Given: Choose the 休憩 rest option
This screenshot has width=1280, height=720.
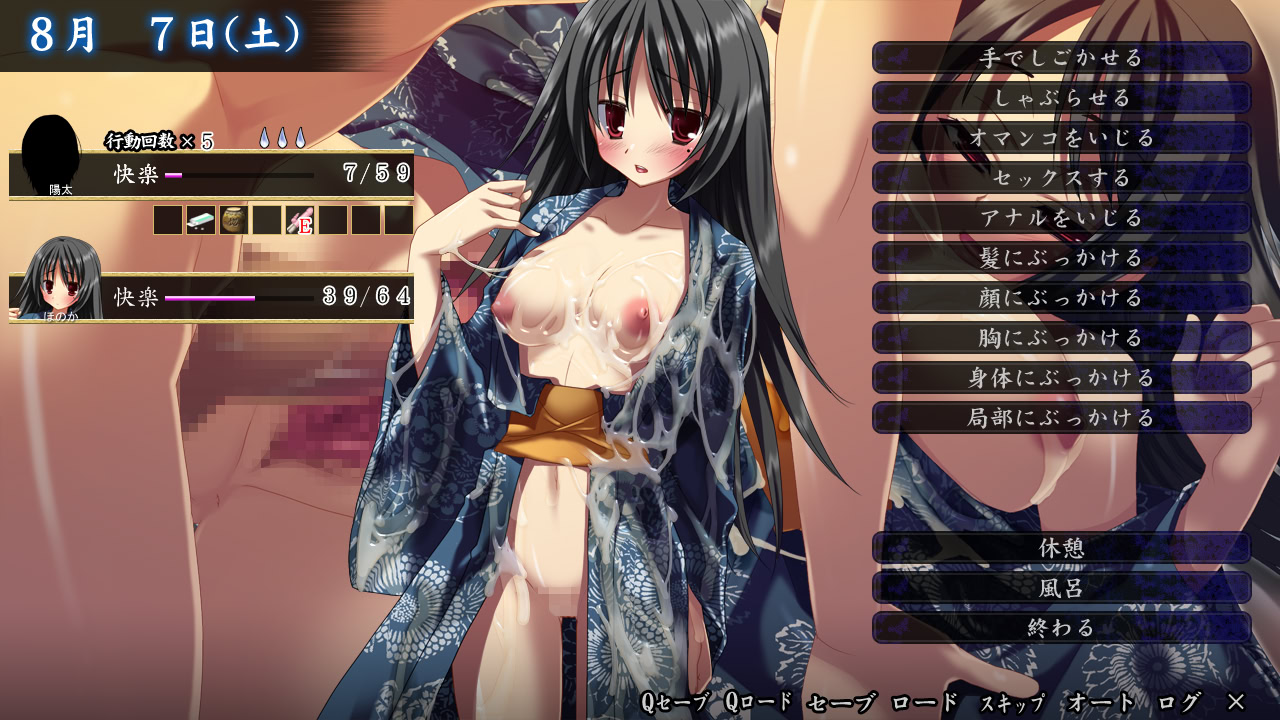Looking at the screenshot, I should (x=1061, y=548).
